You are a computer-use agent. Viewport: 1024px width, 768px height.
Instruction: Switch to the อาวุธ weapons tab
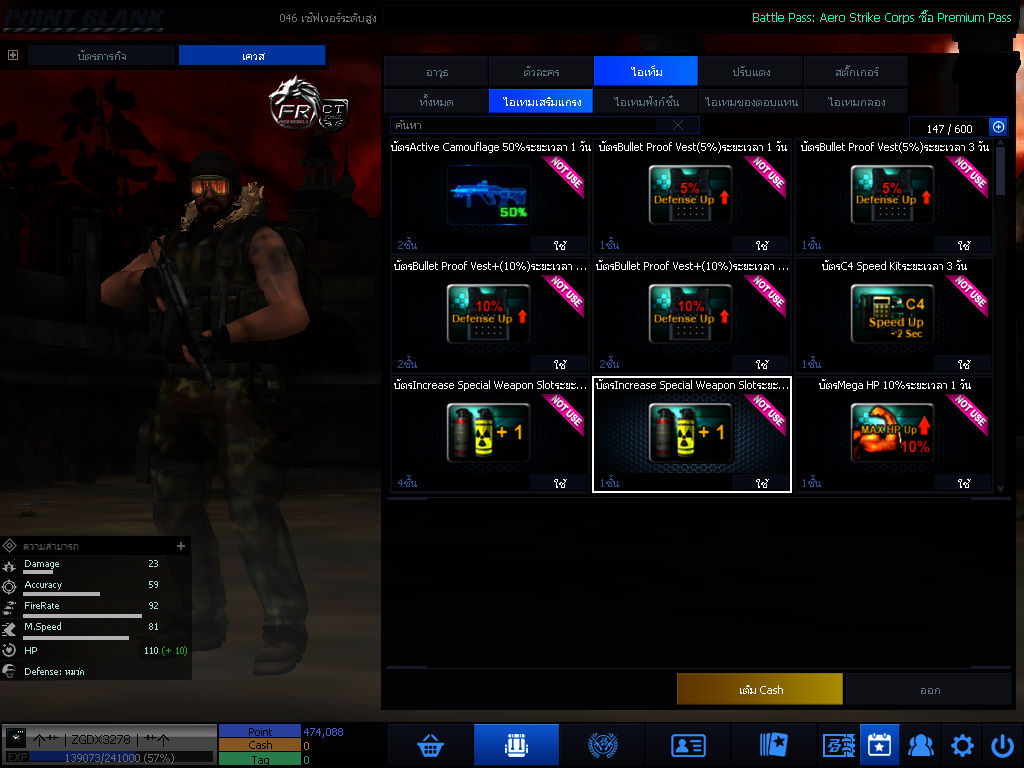click(x=436, y=72)
